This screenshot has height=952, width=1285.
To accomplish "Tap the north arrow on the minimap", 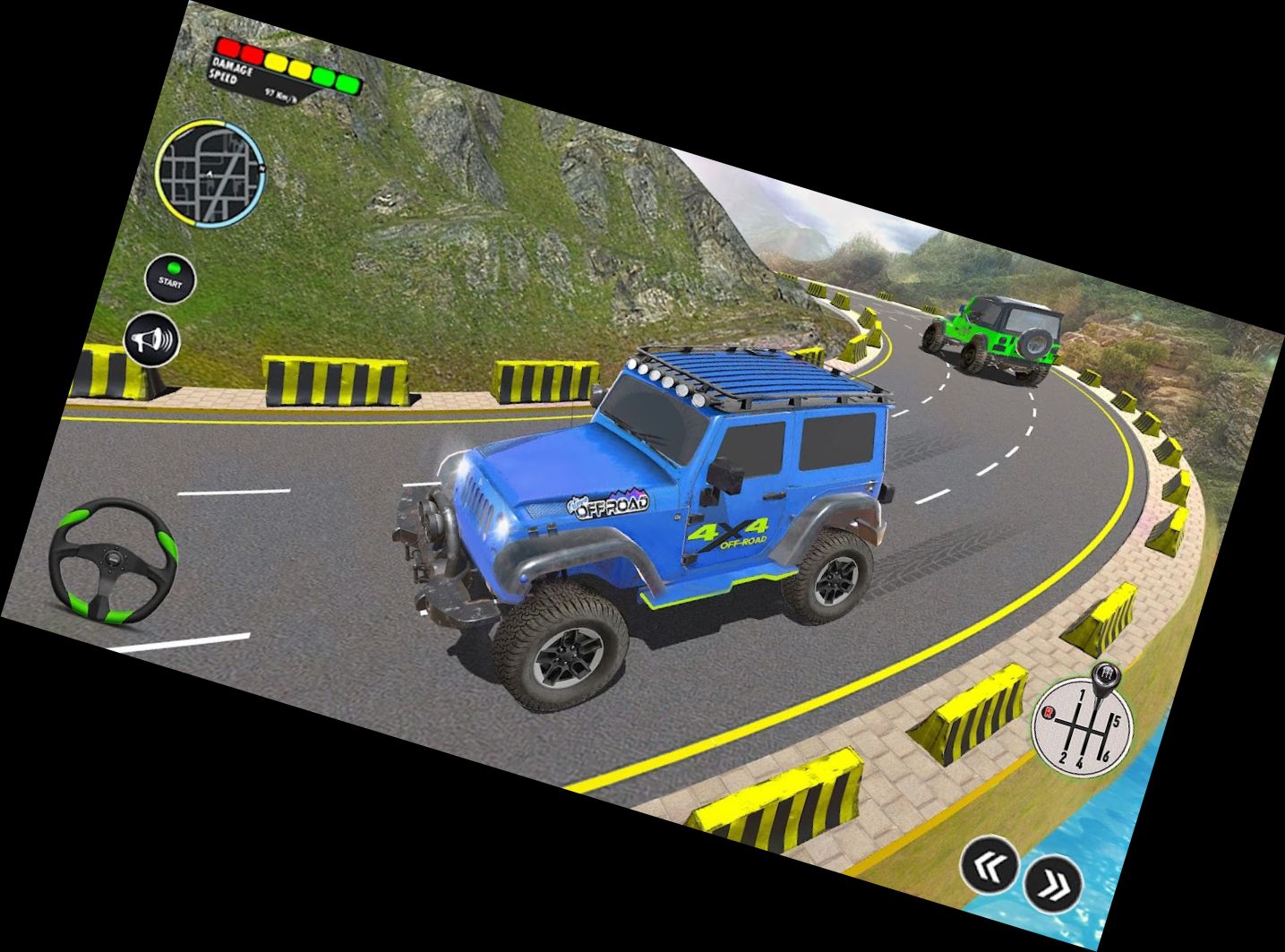I will click(262, 168).
